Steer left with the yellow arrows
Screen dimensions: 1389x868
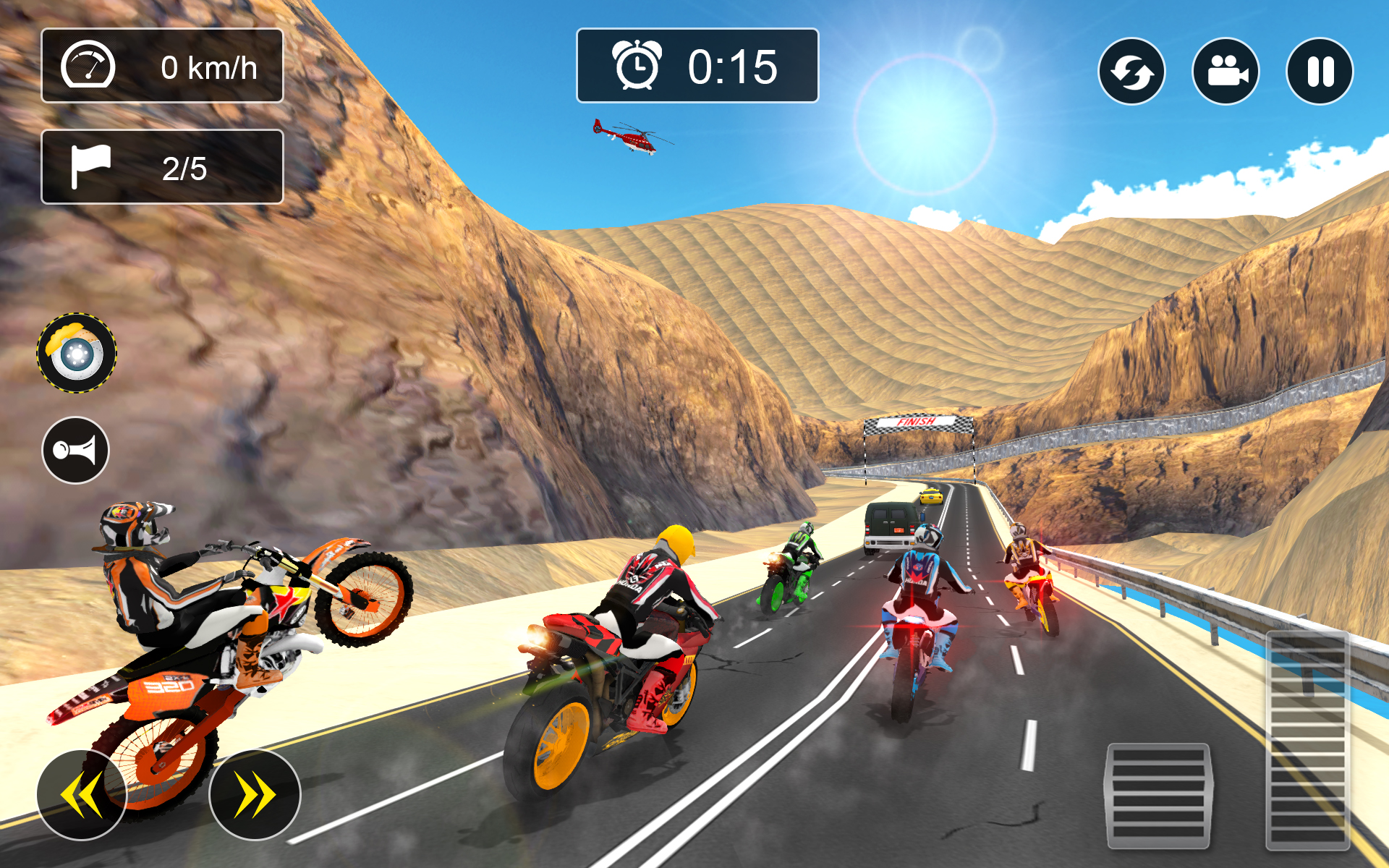click(x=82, y=794)
